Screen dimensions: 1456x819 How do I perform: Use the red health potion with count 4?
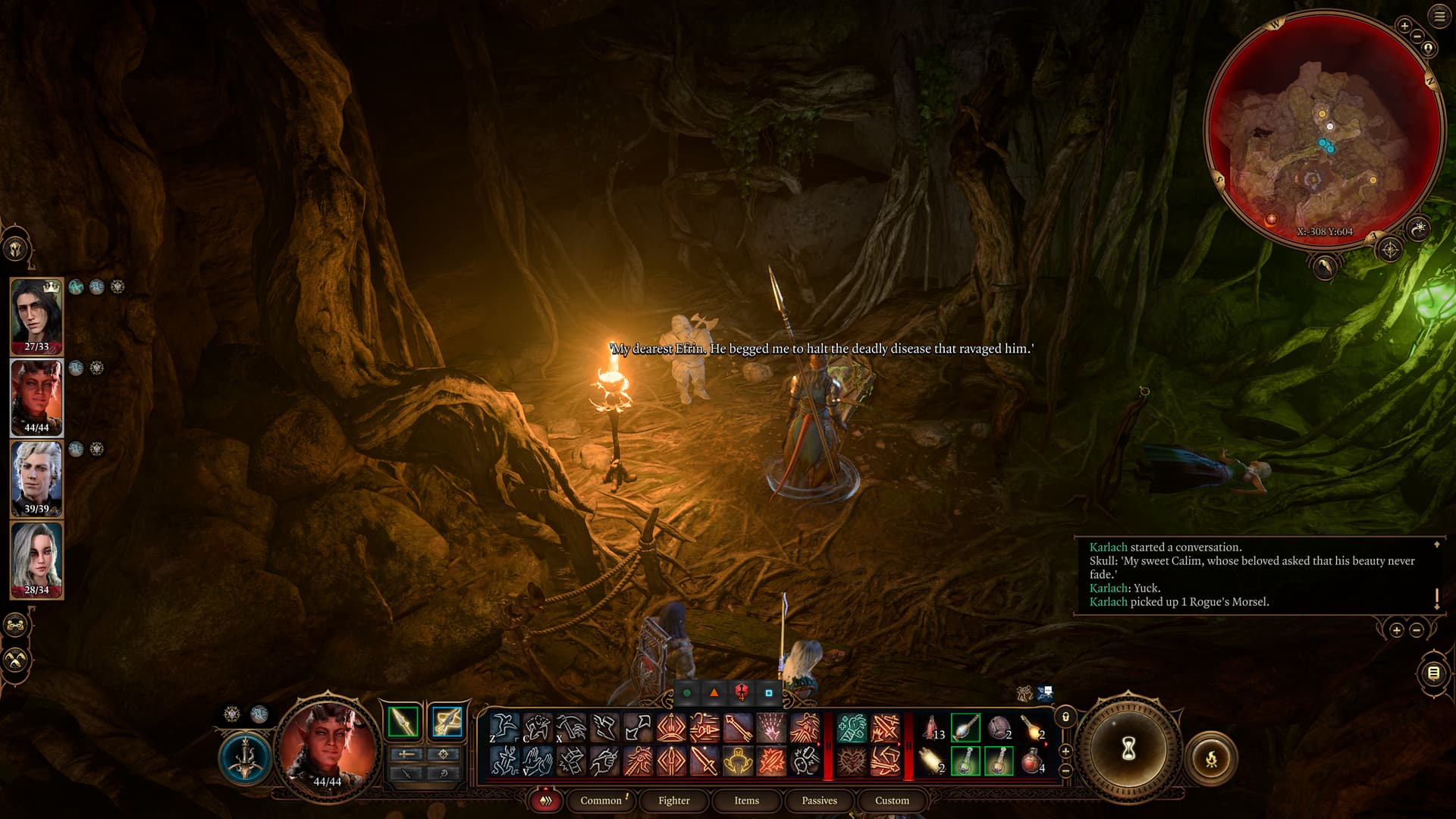pos(1031,761)
